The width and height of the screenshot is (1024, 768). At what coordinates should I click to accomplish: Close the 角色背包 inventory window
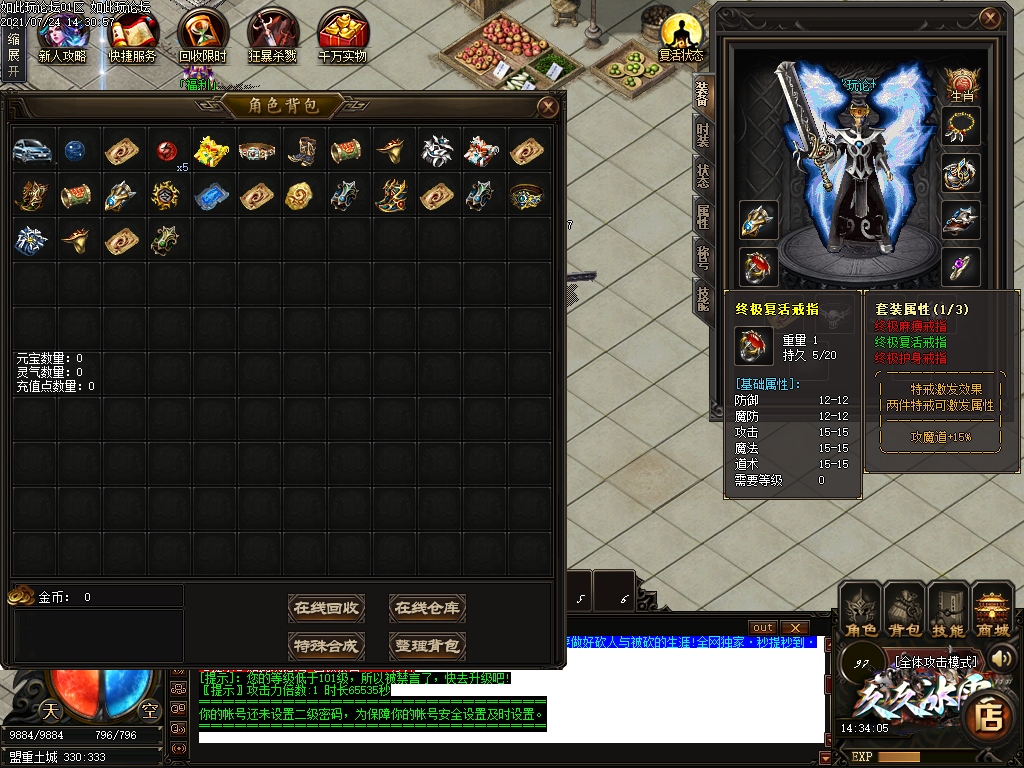click(x=548, y=106)
